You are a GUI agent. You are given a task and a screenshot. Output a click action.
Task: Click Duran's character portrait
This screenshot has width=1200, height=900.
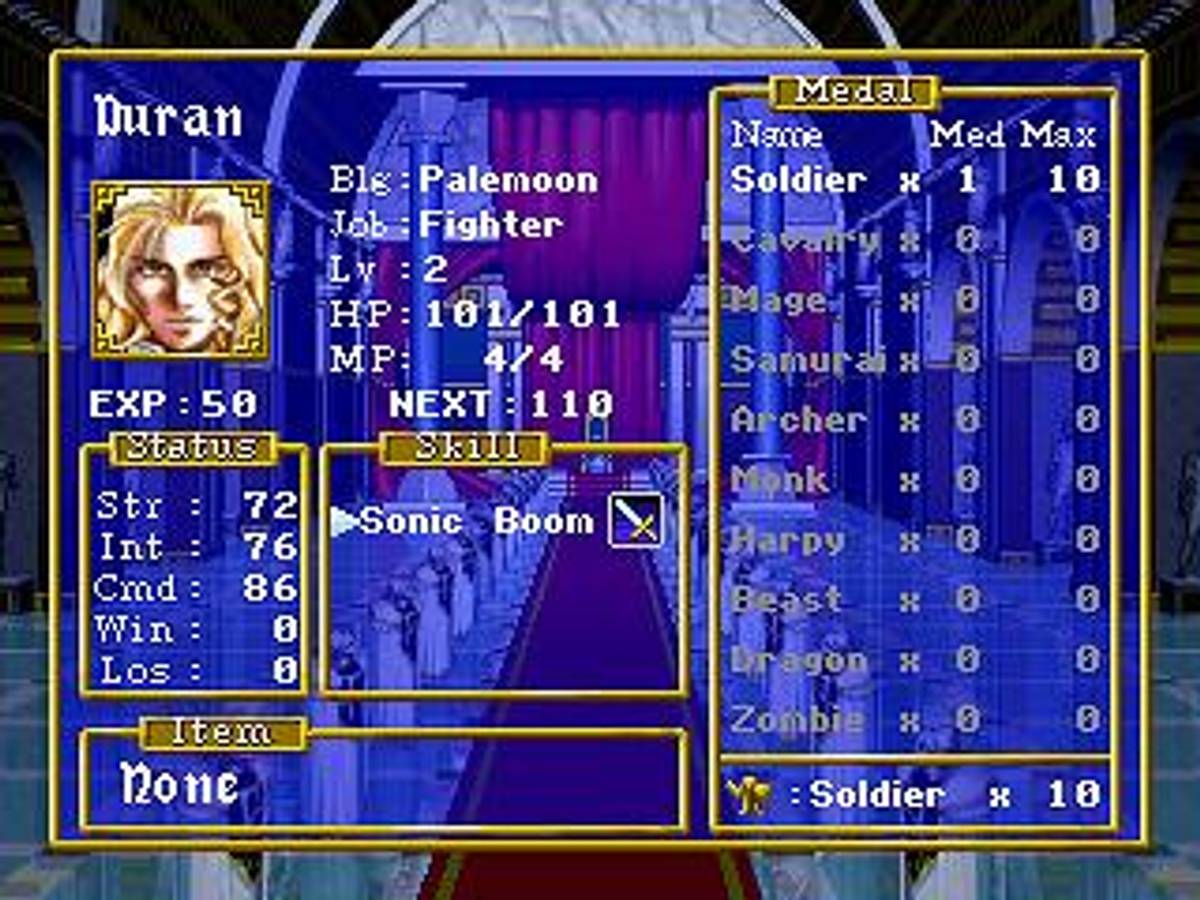(x=181, y=269)
